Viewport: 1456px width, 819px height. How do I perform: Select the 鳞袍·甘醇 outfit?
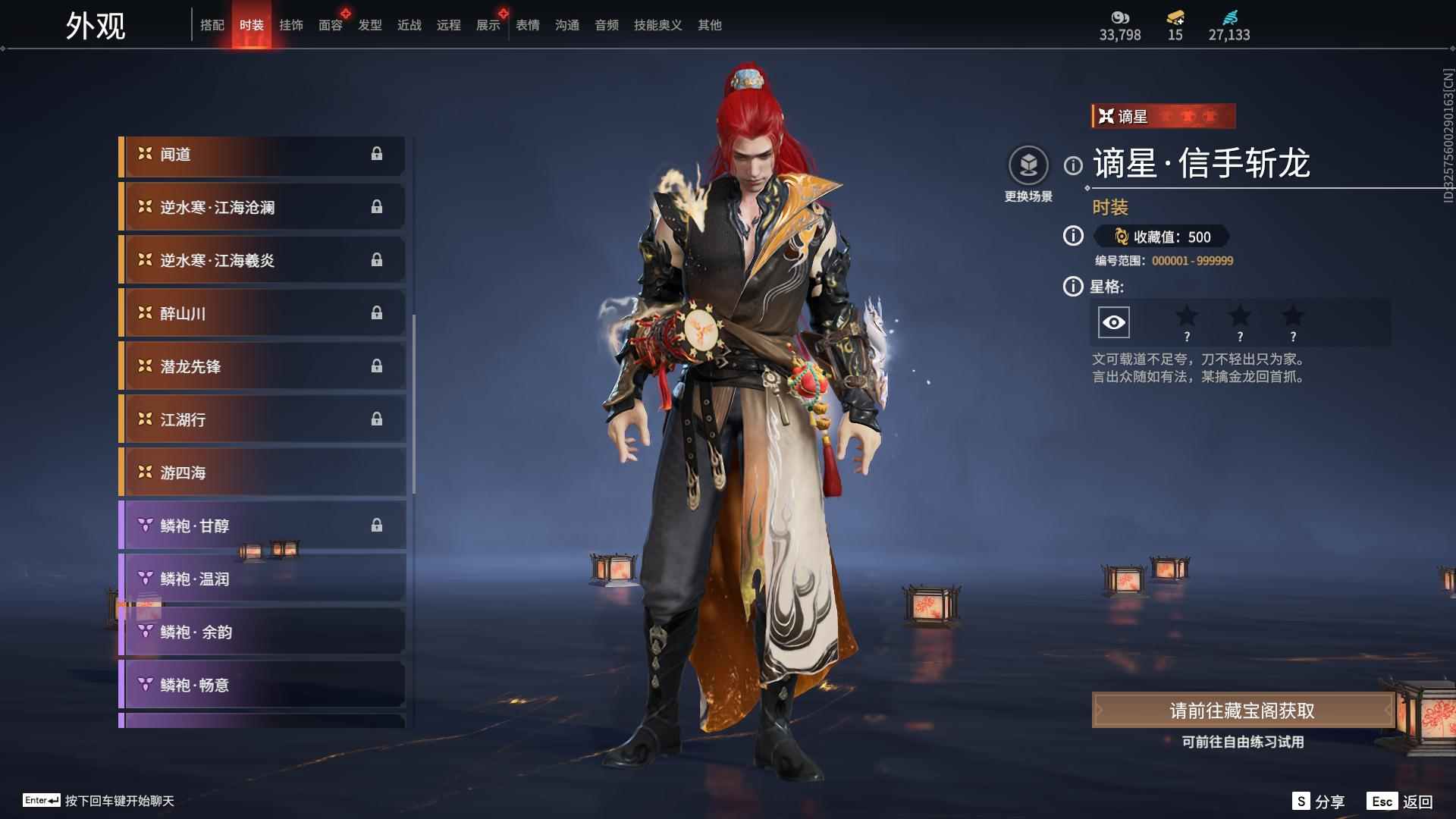(262, 526)
